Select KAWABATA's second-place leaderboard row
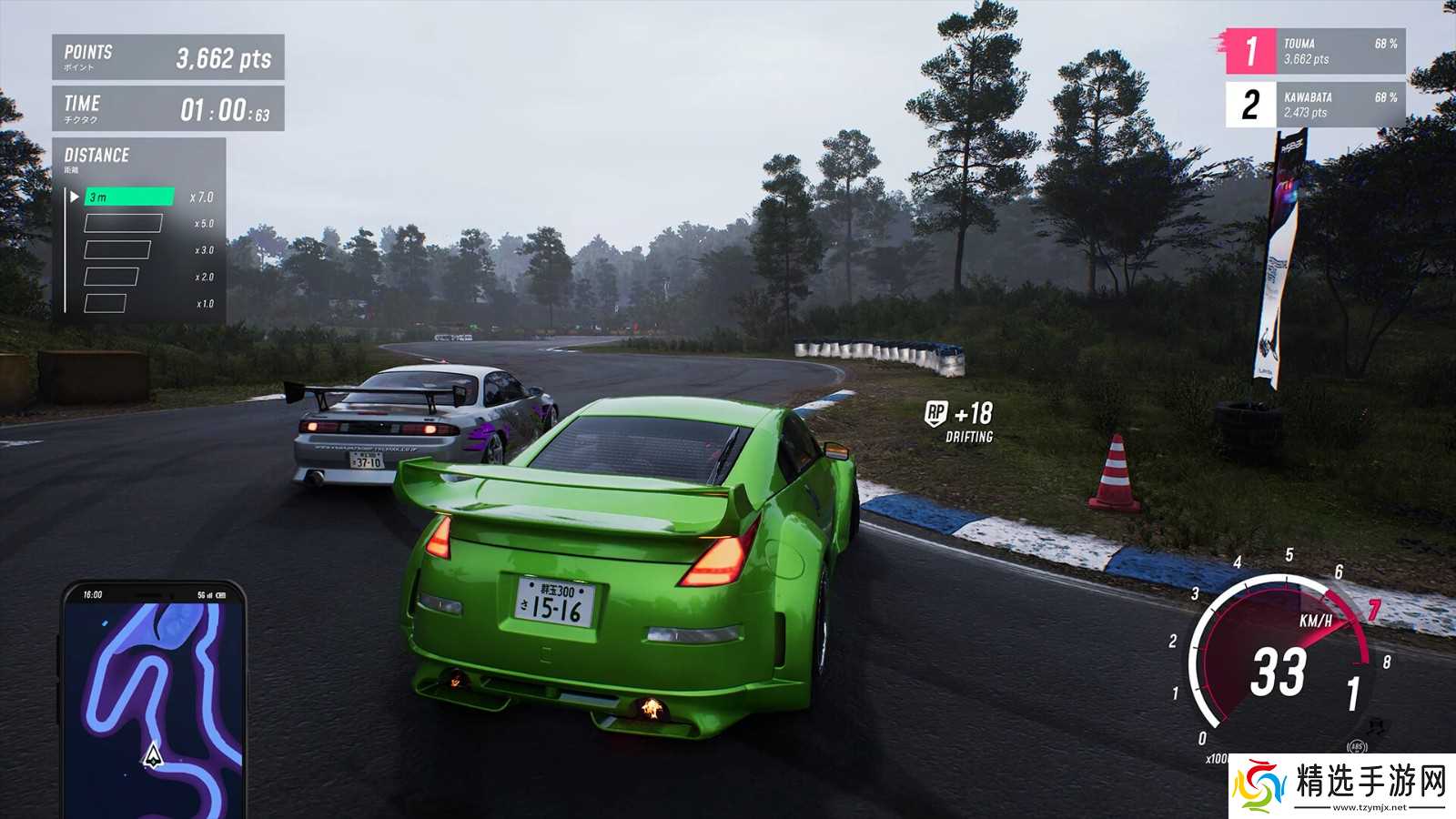1456x819 pixels. (x=1315, y=105)
